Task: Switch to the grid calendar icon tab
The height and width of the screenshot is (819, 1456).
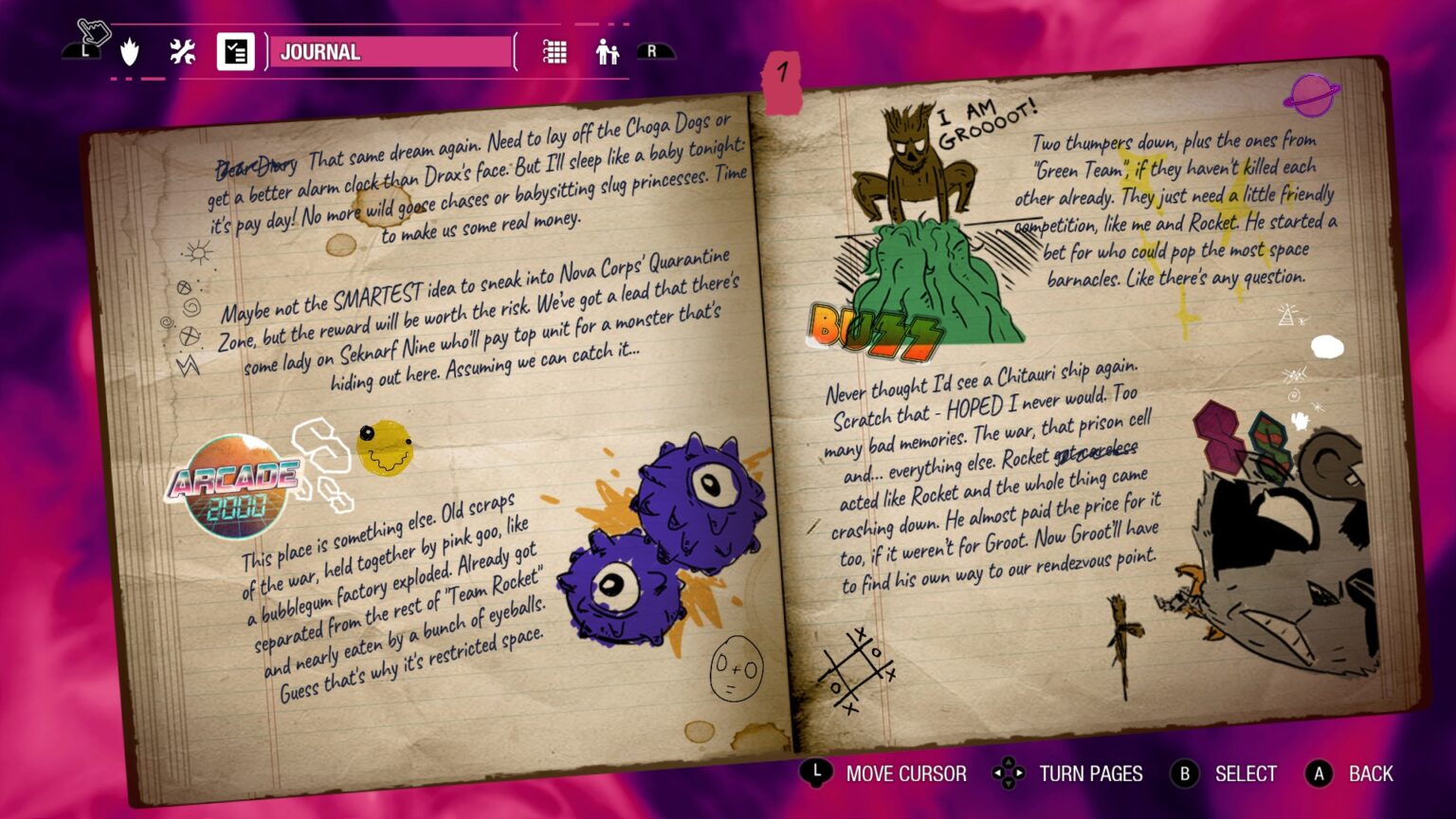Action: (x=555, y=52)
